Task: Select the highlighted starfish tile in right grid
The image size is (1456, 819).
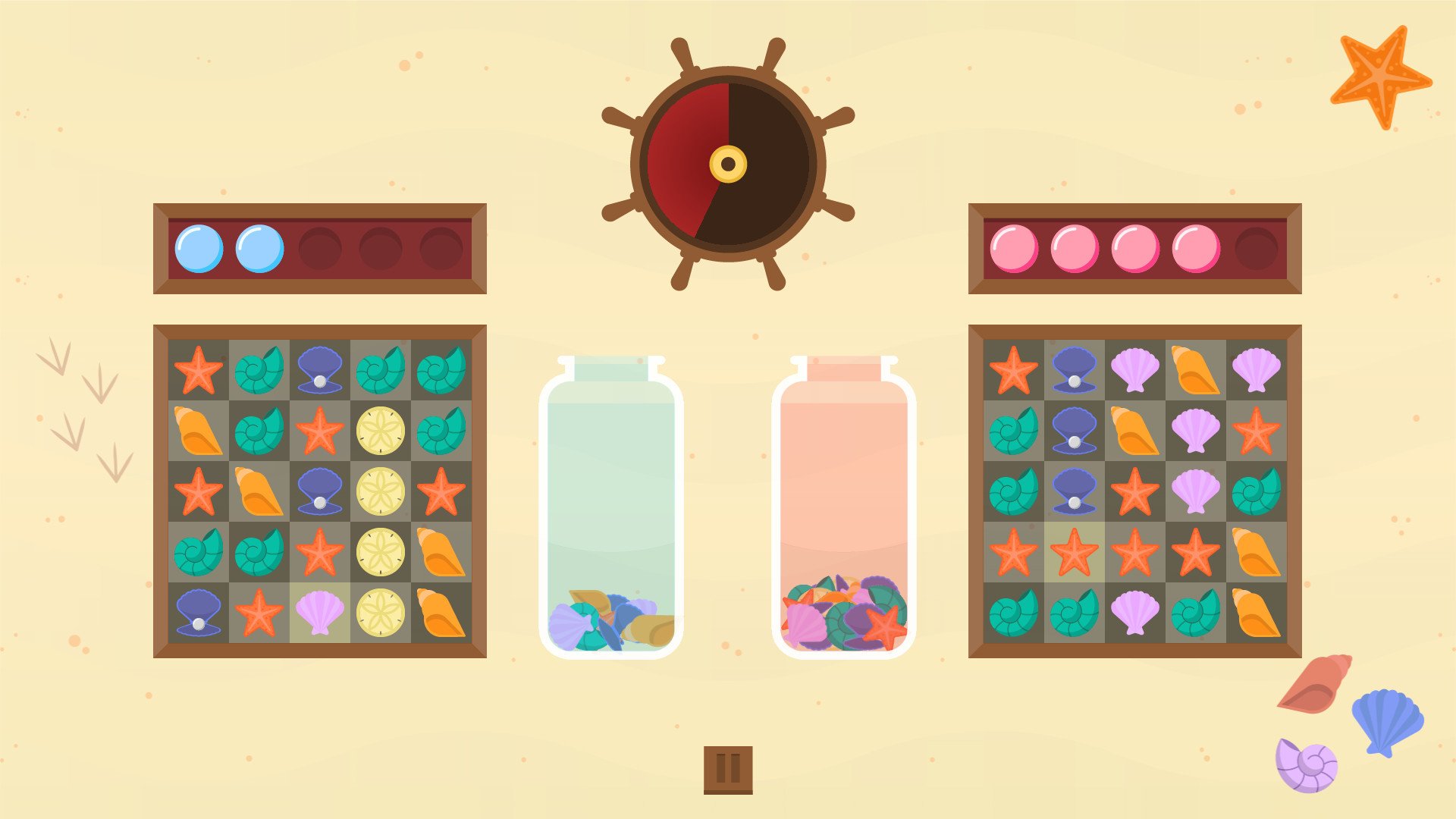Action: 1073,551
